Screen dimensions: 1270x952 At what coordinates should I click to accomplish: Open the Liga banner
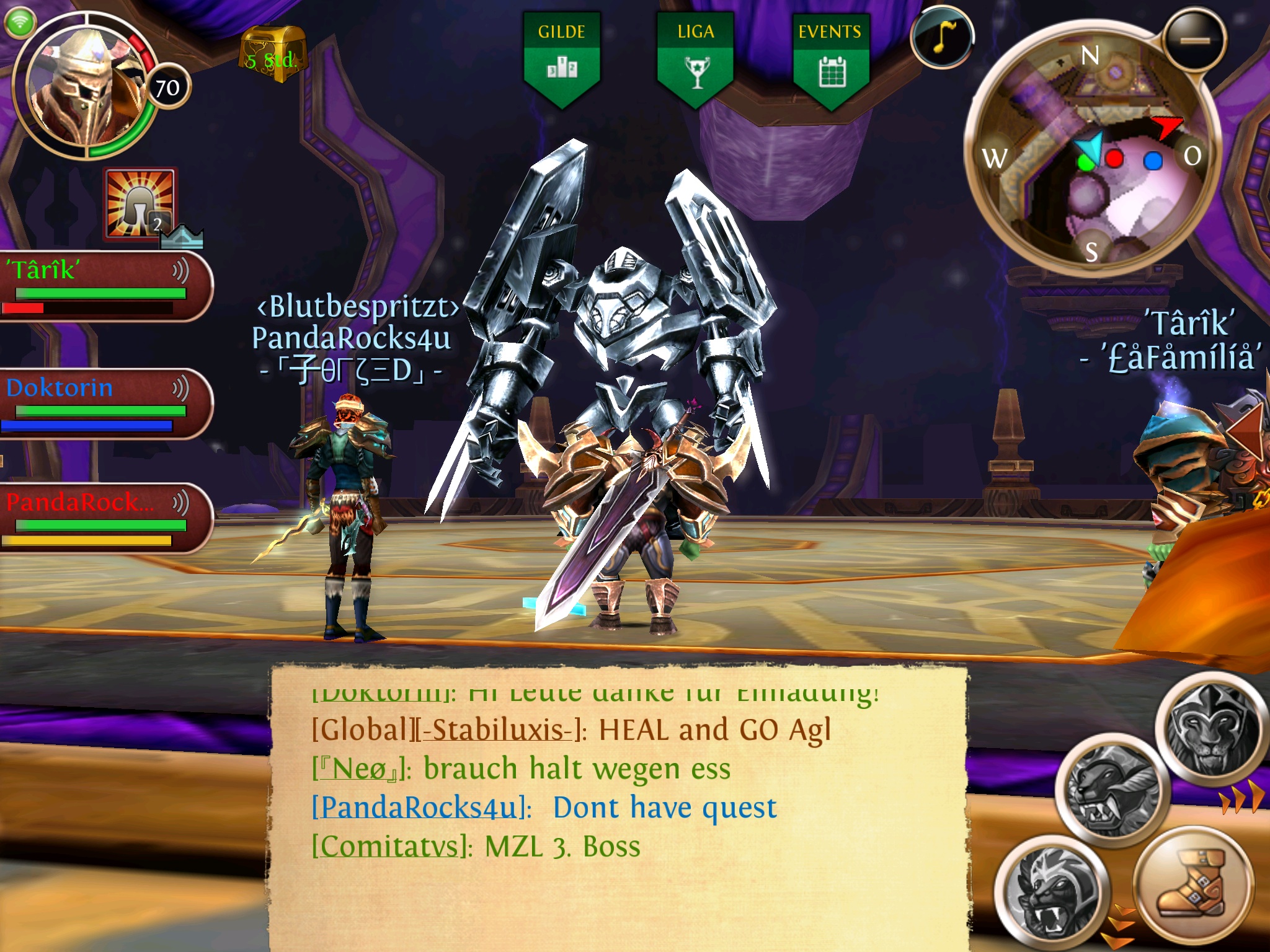696,58
